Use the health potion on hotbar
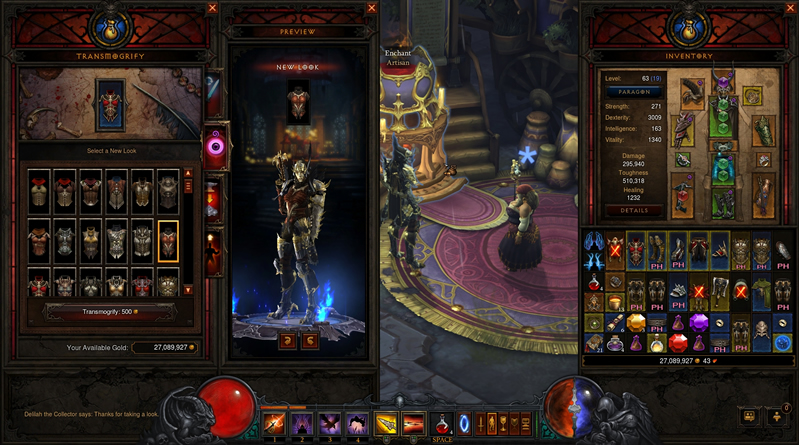This screenshot has height=445, width=799. [x=441, y=423]
